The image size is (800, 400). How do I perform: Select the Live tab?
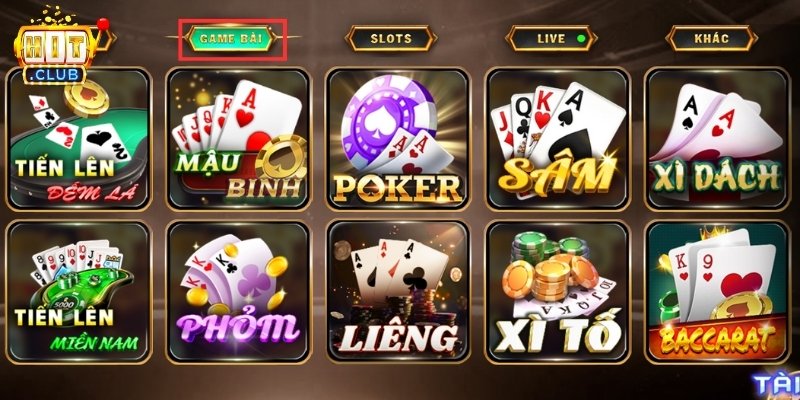click(552, 38)
